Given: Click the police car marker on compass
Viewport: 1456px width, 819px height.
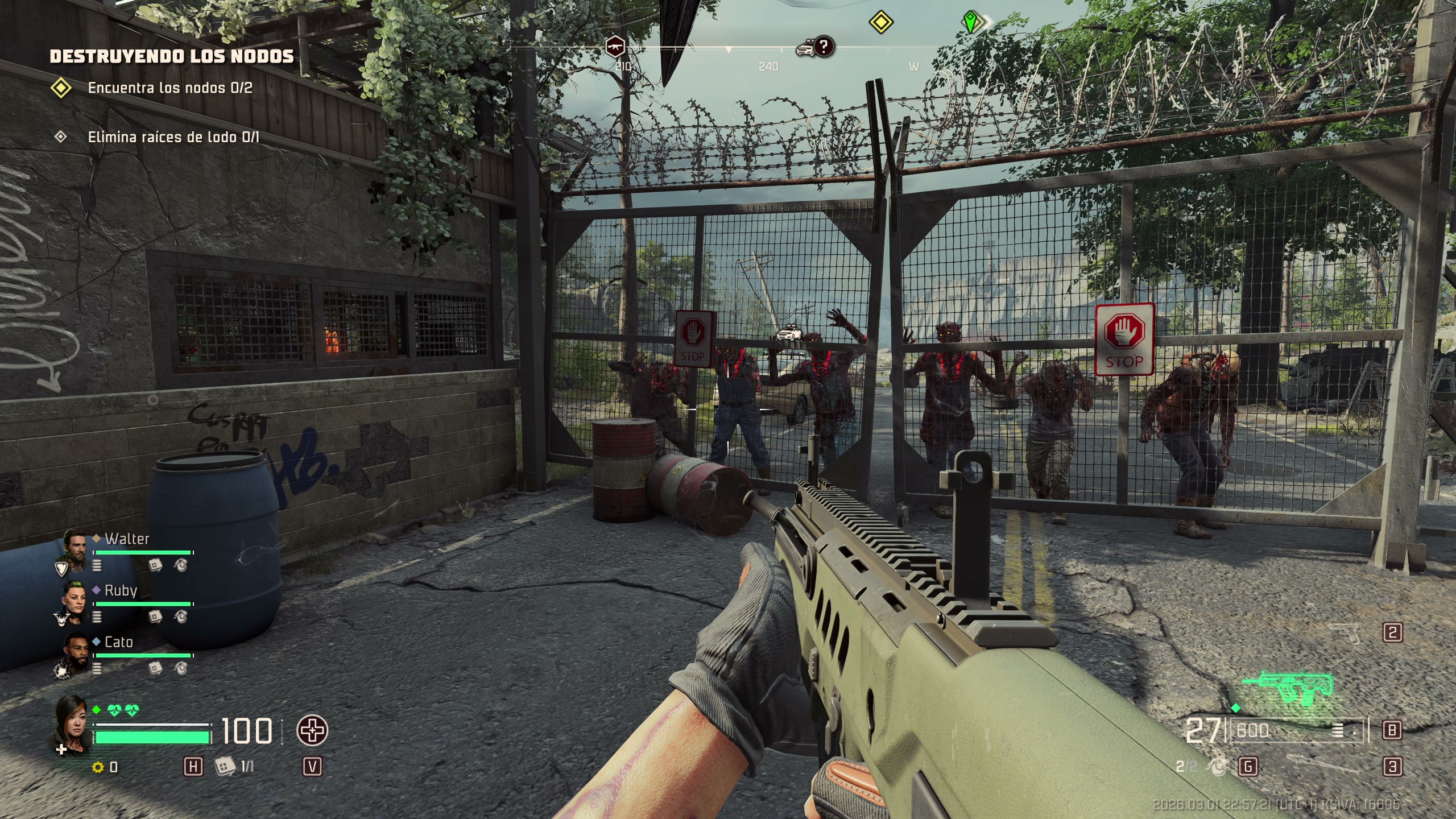Looking at the screenshot, I should point(805,49).
